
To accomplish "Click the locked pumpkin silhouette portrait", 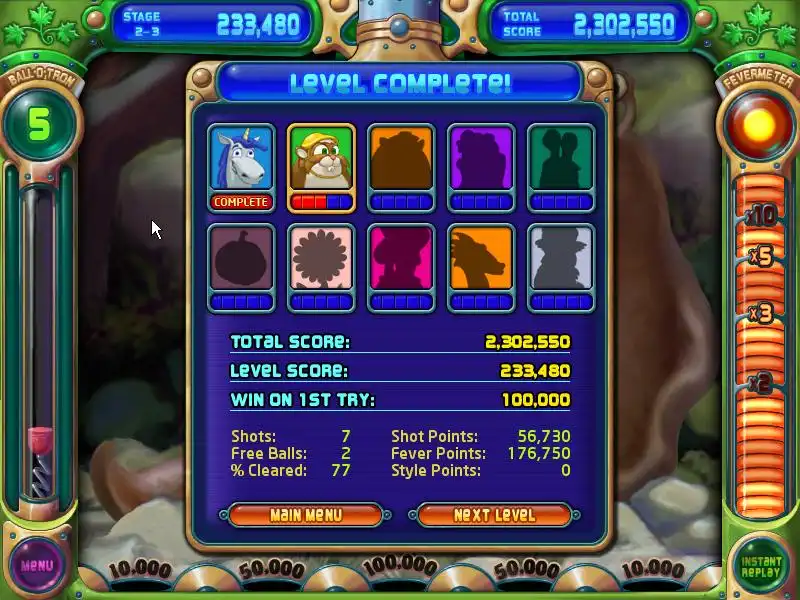I will (x=241, y=259).
